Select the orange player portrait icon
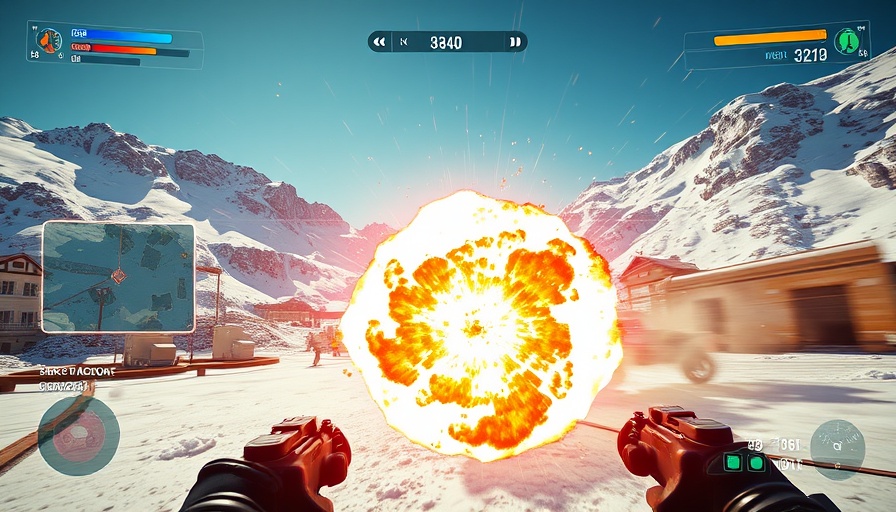 point(48,40)
